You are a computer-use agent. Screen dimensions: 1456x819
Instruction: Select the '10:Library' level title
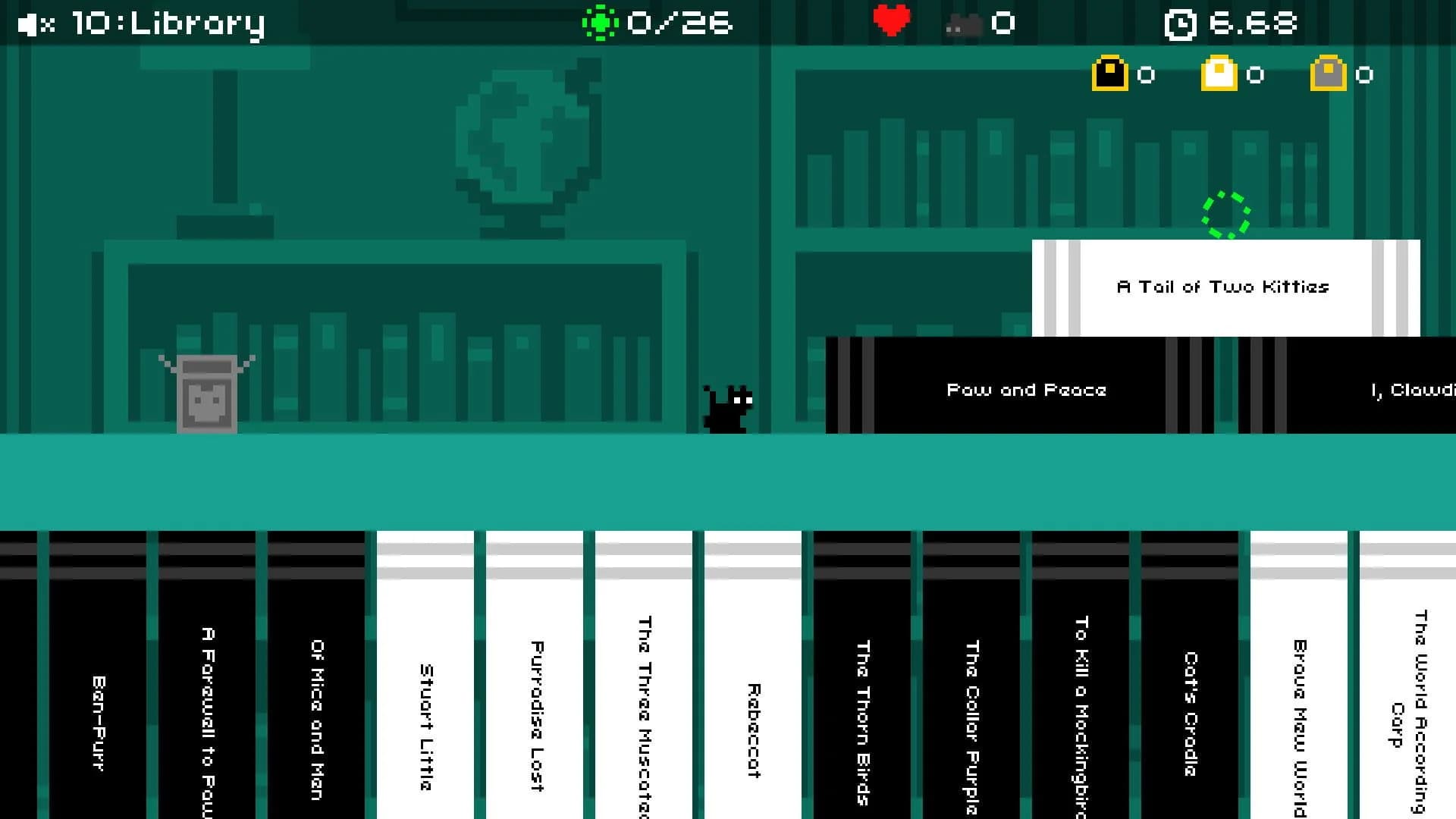[166, 23]
